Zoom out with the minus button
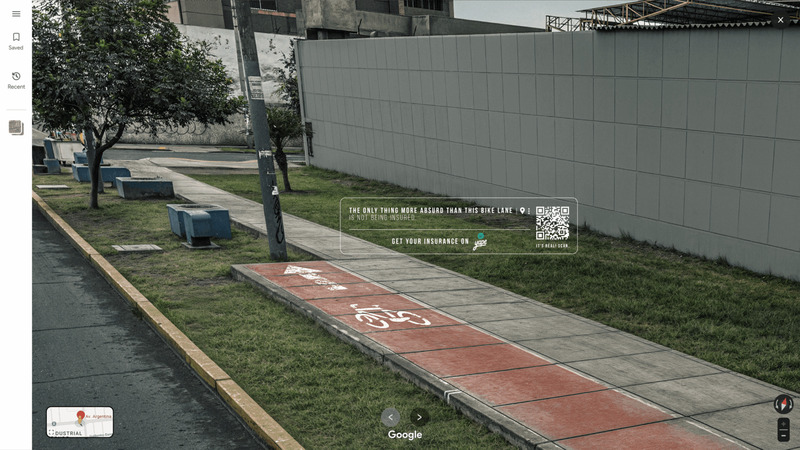 783,436
